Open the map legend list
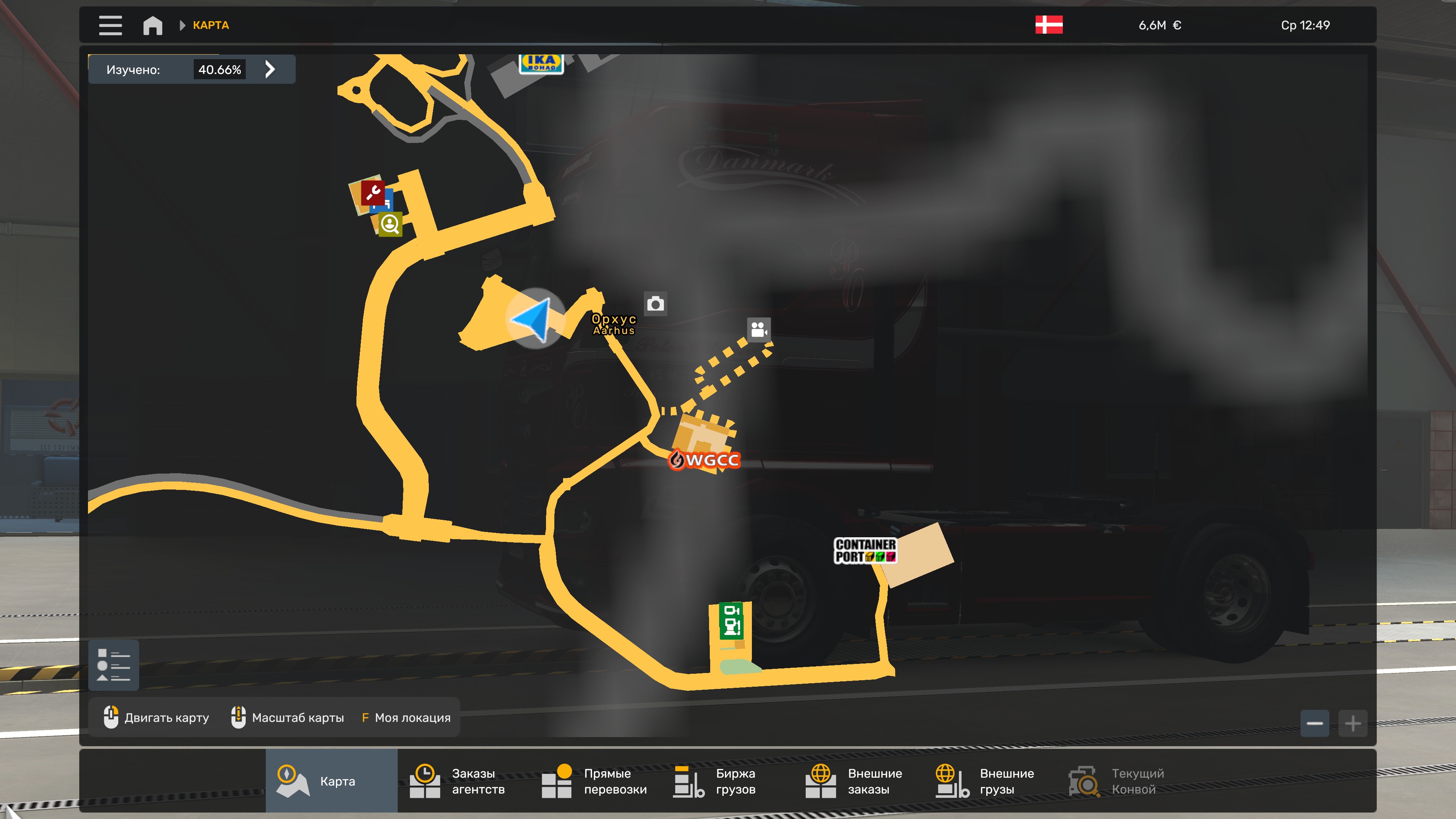The width and height of the screenshot is (1456, 819). click(114, 665)
